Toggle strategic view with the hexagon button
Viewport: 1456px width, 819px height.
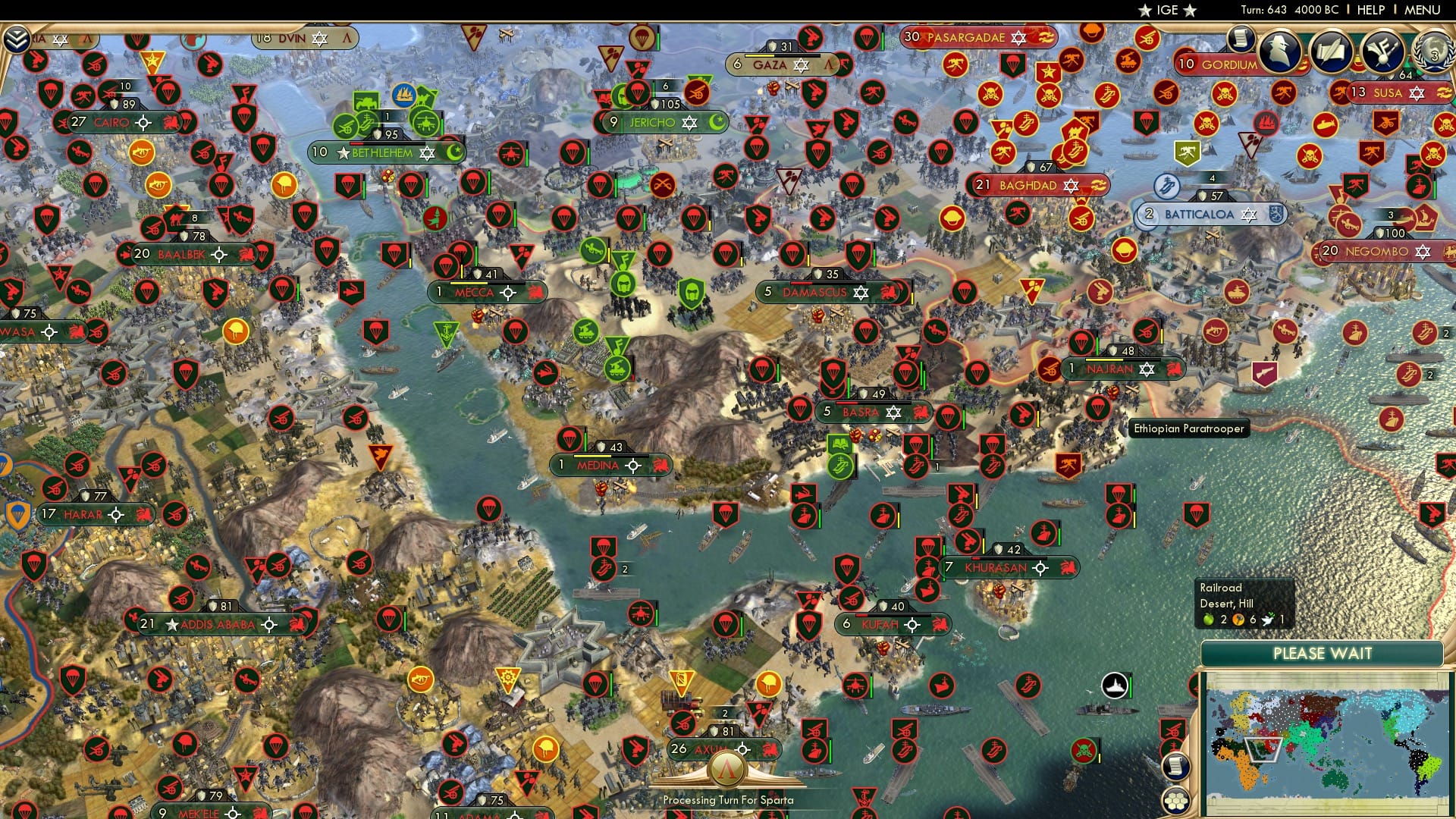[x=1176, y=800]
